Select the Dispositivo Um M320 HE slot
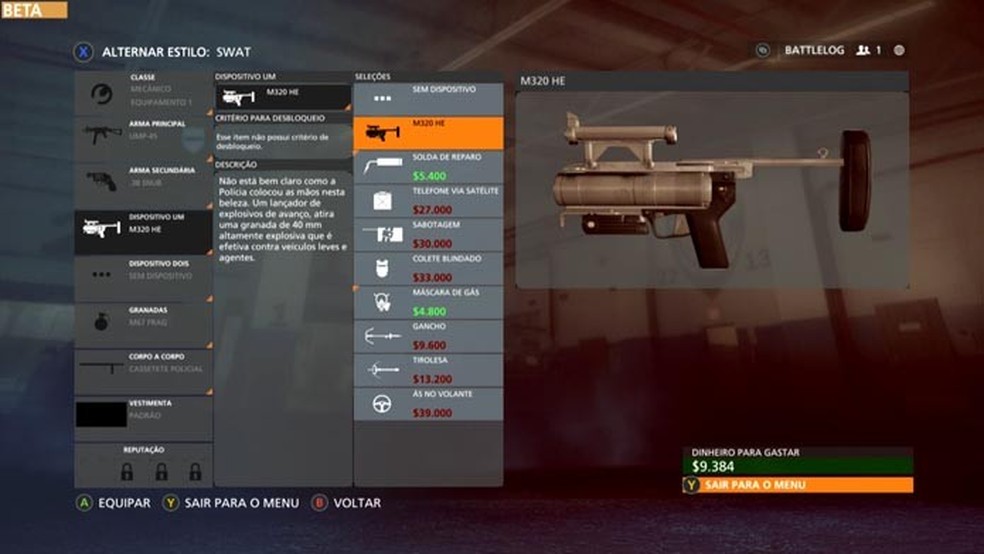The height and width of the screenshot is (554, 984). tap(143, 228)
